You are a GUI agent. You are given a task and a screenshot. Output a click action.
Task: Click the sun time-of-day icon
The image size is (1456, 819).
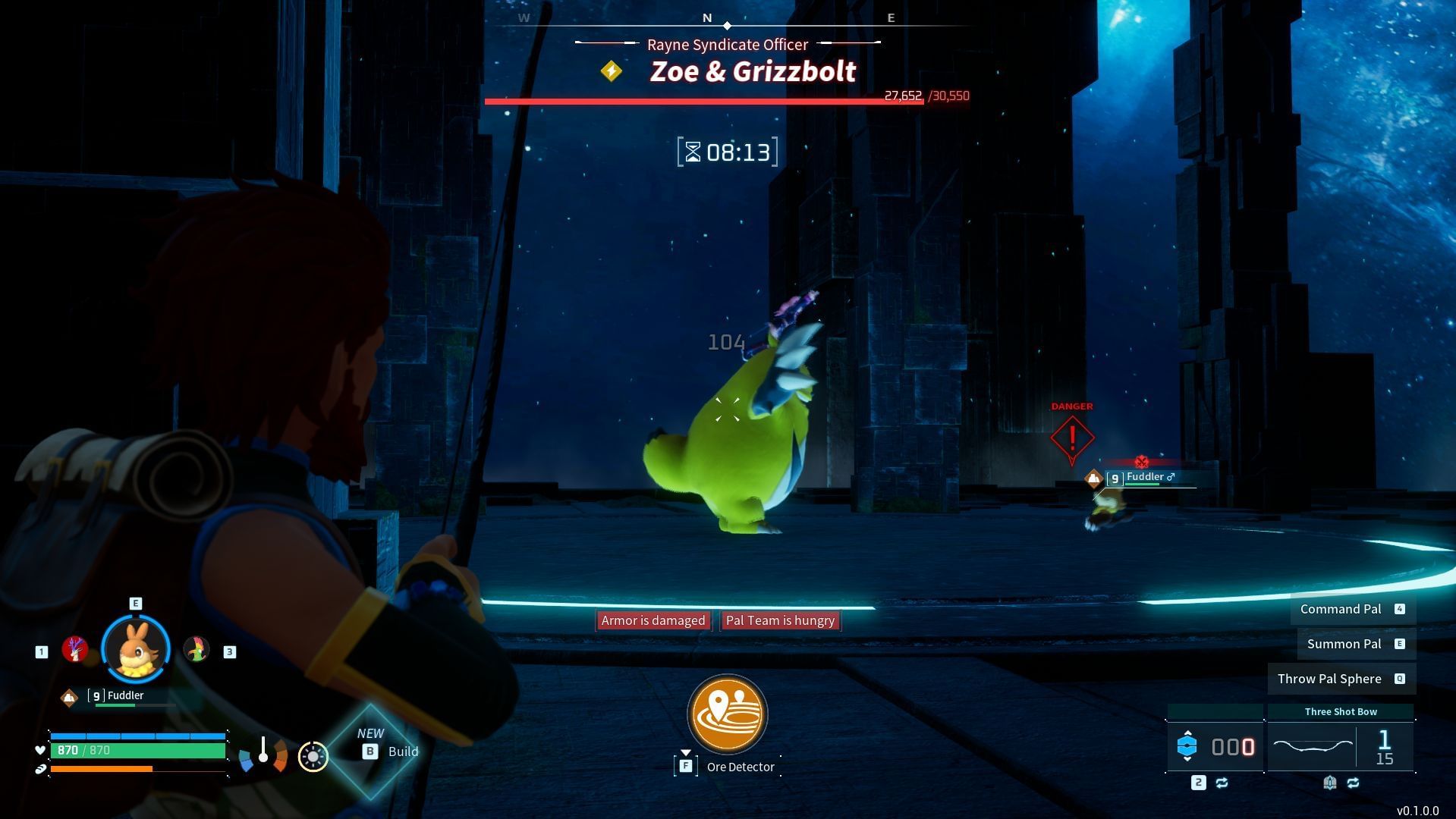tap(313, 756)
